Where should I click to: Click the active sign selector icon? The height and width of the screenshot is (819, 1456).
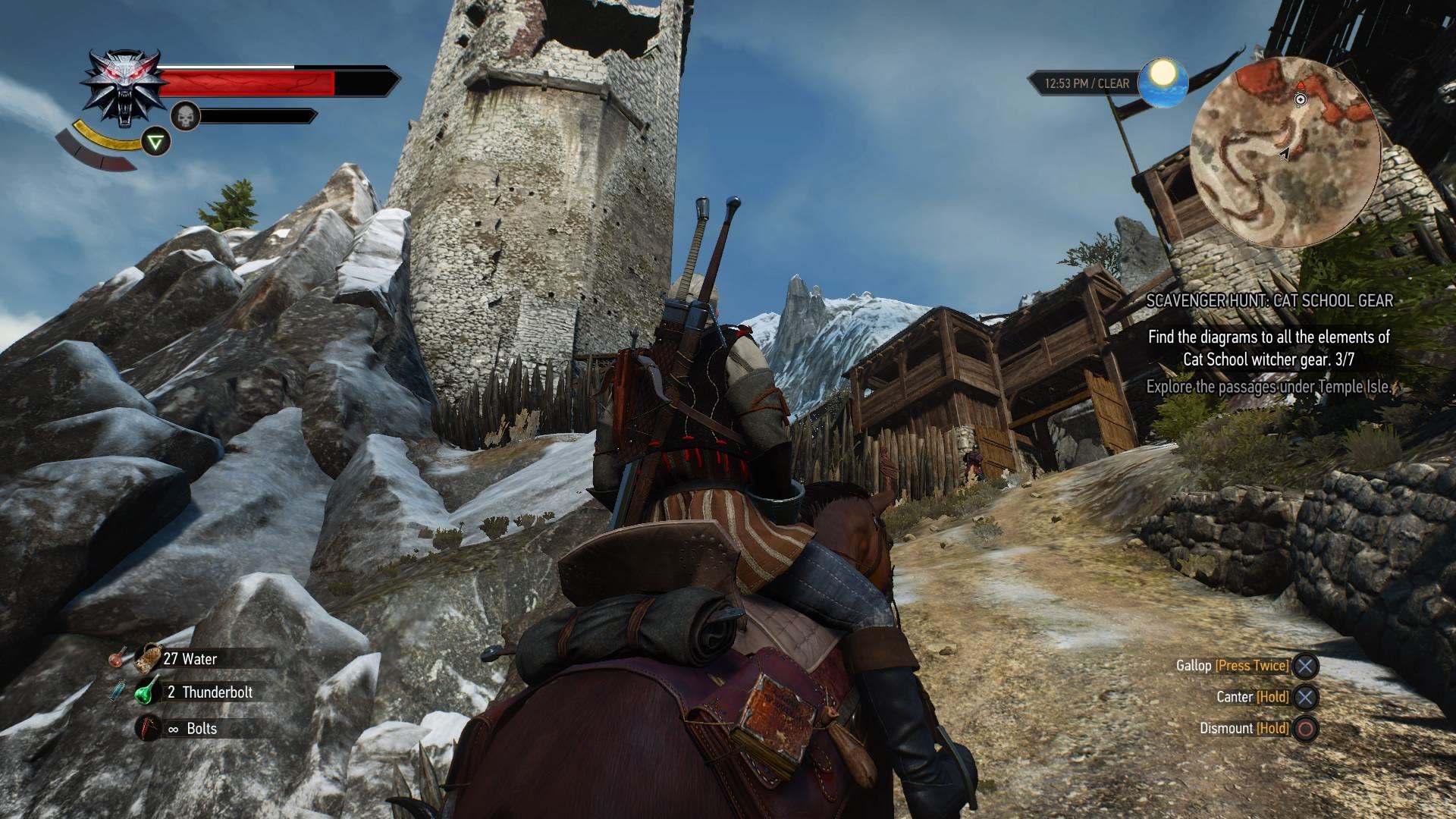156,142
